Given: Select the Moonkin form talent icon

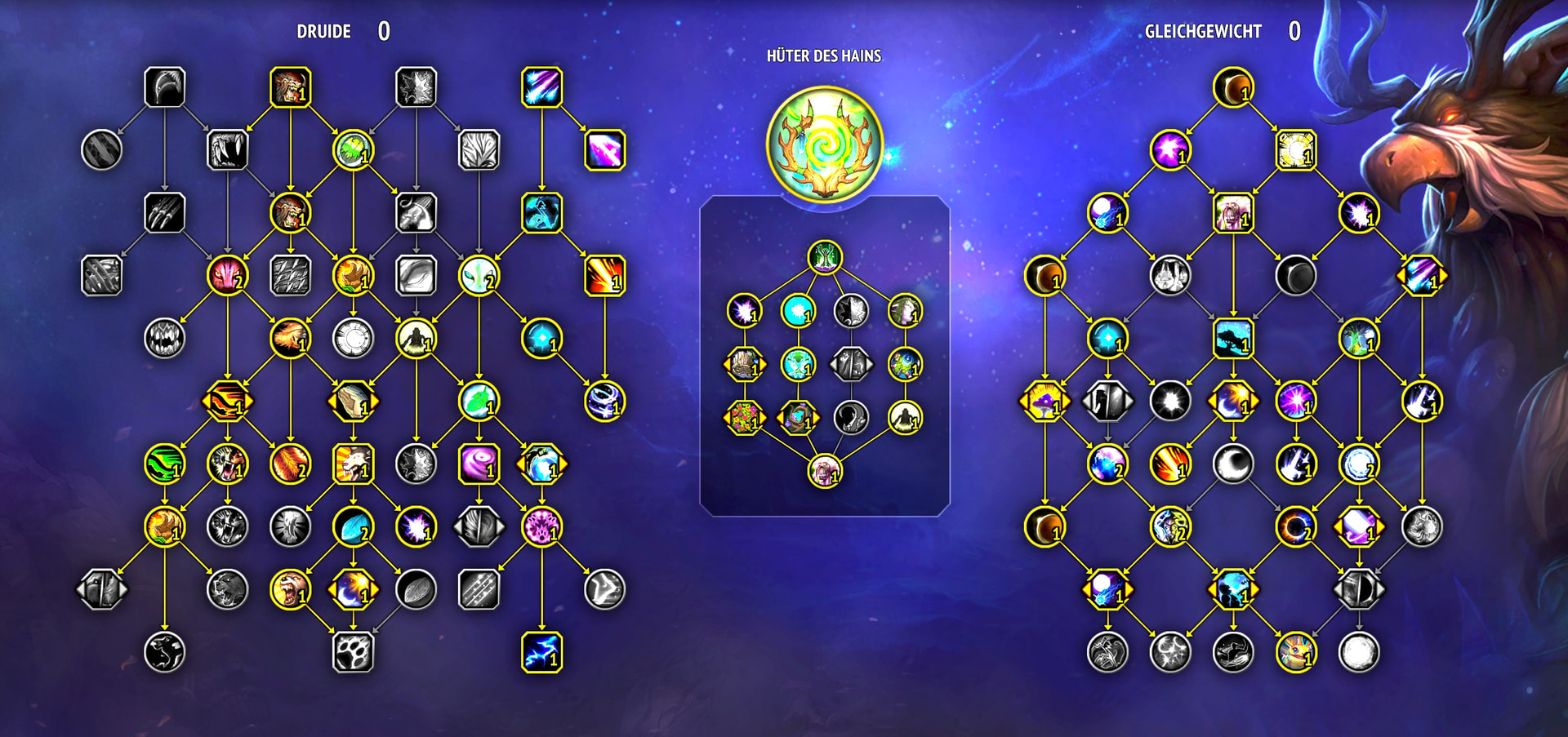Looking at the screenshot, I should point(1232,212).
